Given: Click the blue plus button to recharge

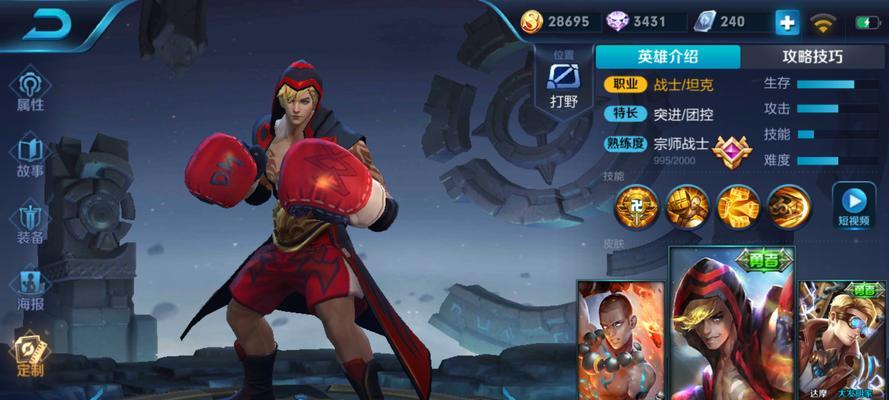Looking at the screenshot, I should 787,22.
